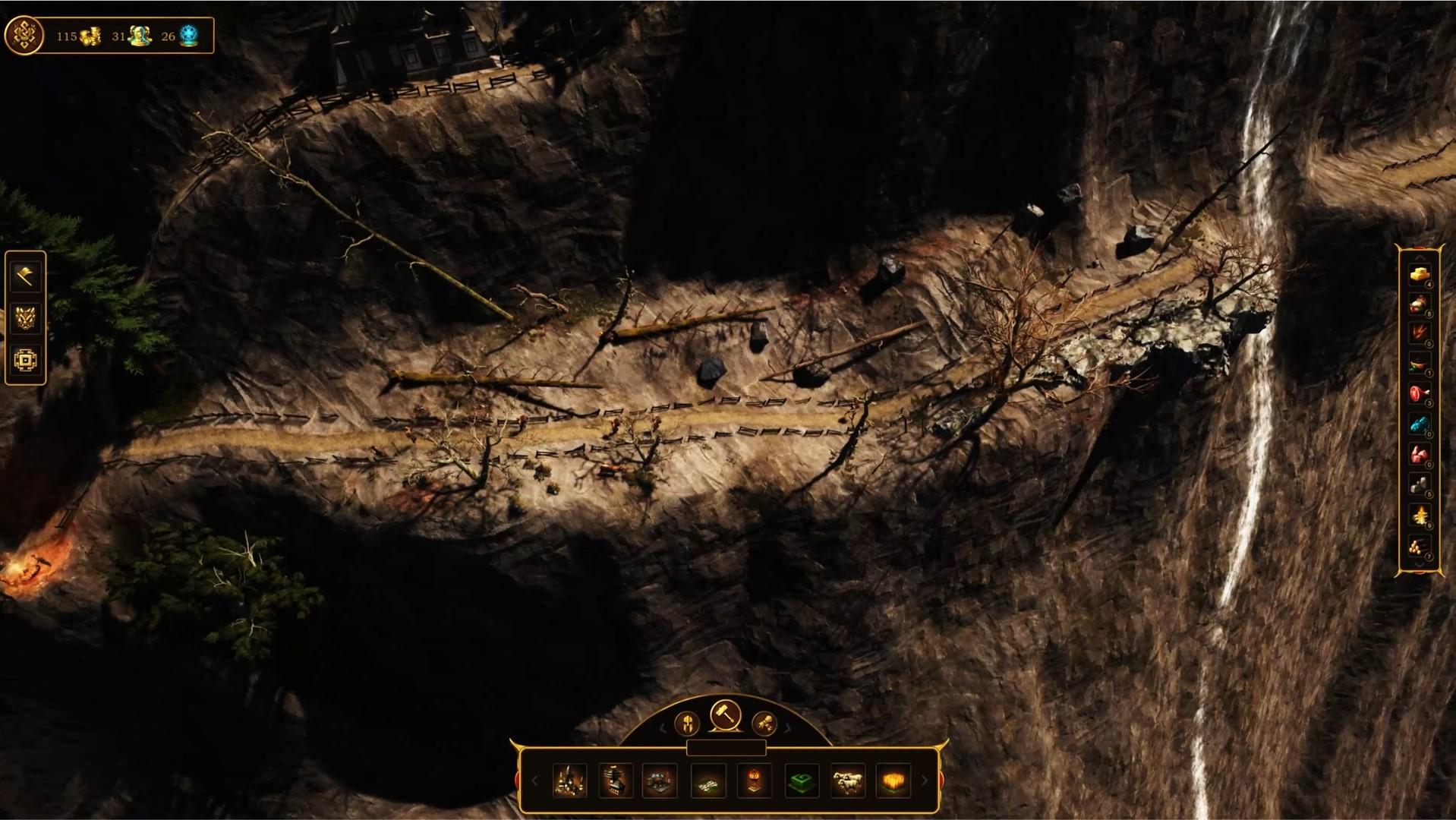
Task: Expand the resource panel with the up chevron
Action: pyautogui.click(x=1422, y=256)
